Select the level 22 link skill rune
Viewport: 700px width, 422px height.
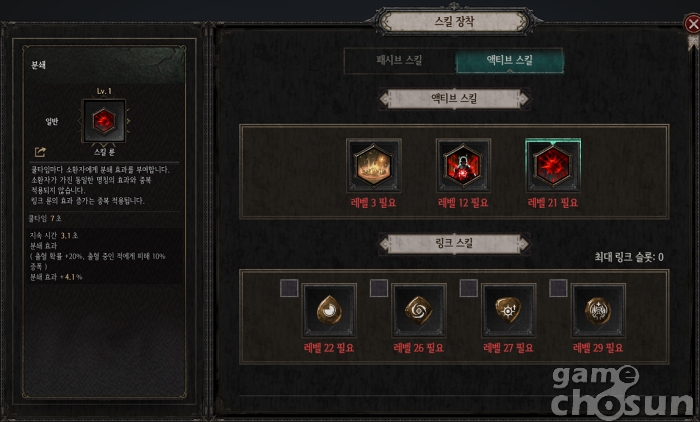tap(330, 311)
